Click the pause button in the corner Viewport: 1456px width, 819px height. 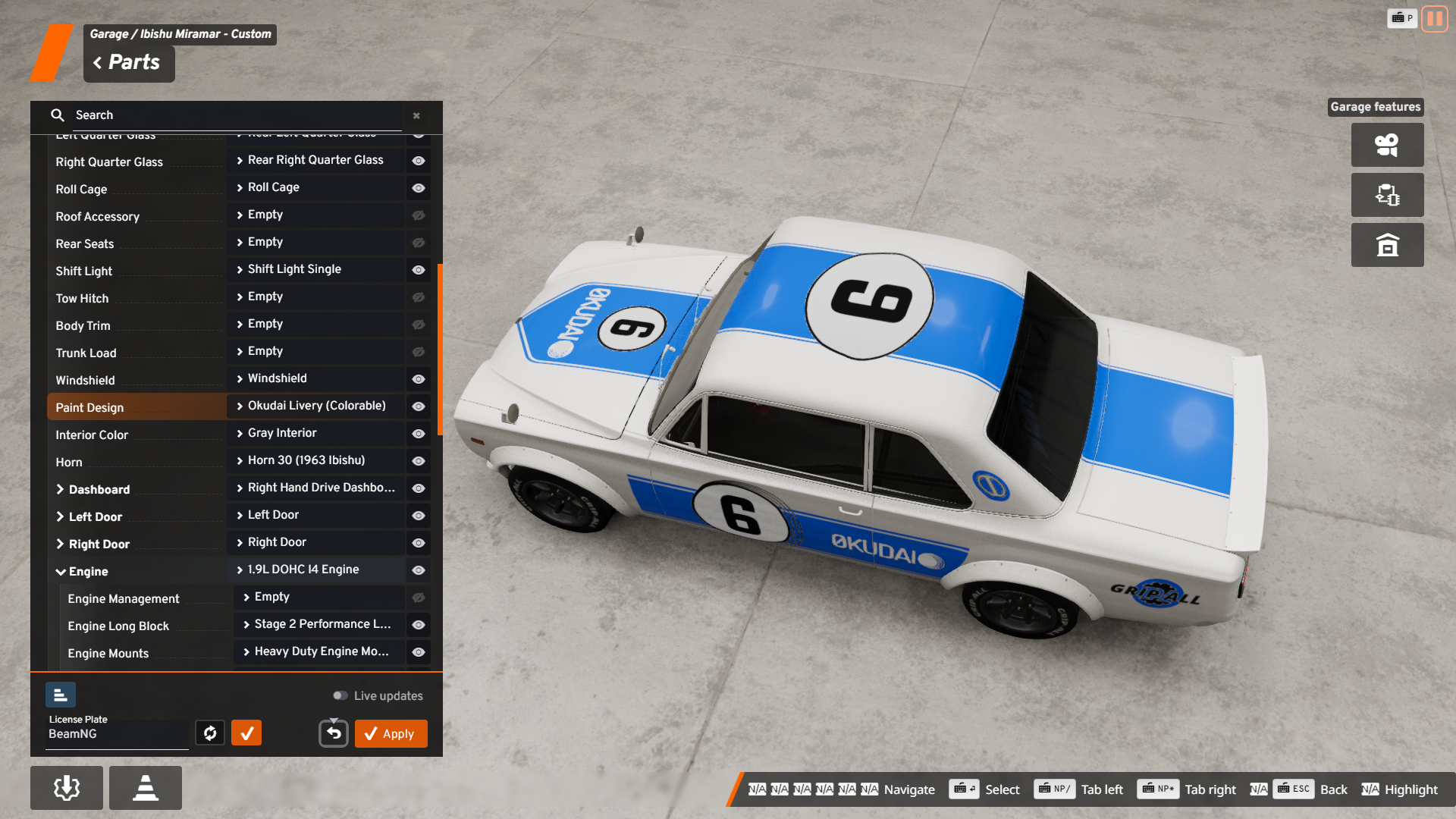1434,18
